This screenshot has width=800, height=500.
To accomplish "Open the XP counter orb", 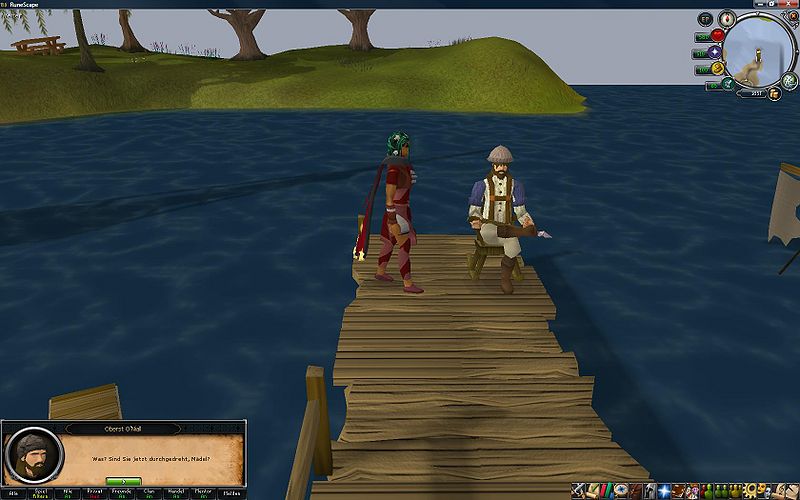I will point(705,19).
